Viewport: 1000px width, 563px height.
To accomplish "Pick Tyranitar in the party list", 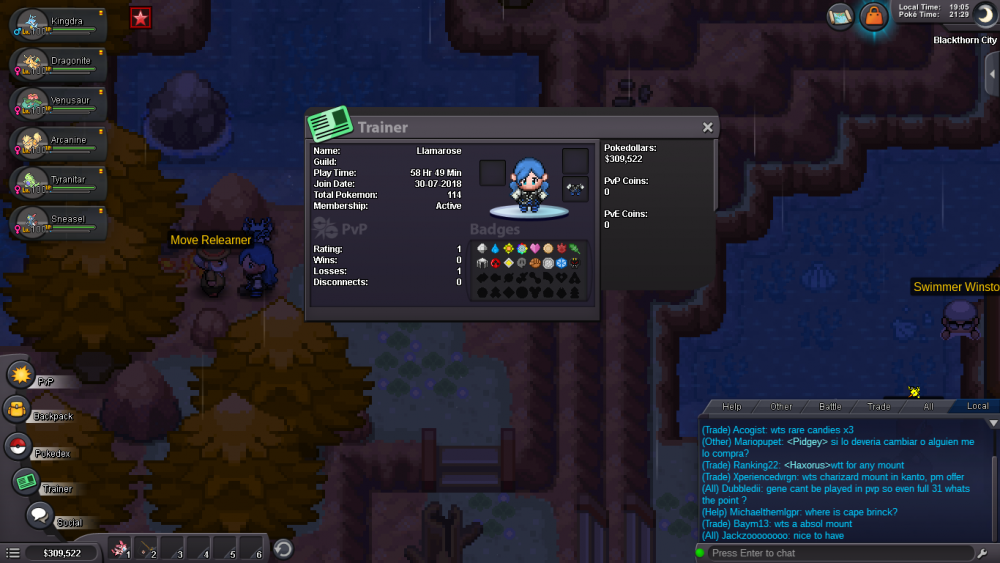I will pyautogui.click(x=58, y=181).
